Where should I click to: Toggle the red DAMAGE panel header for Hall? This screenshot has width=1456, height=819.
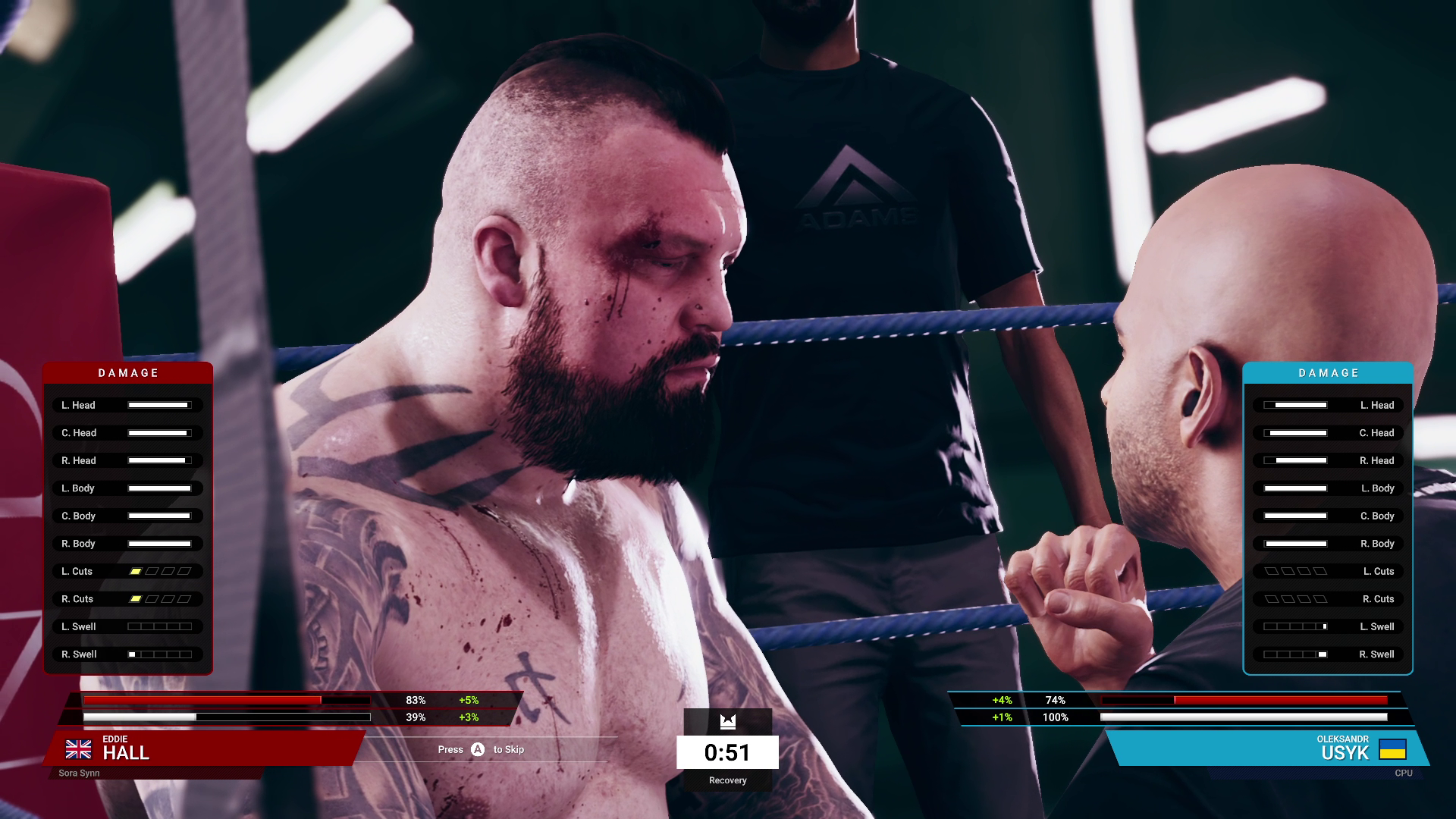(127, 372)
